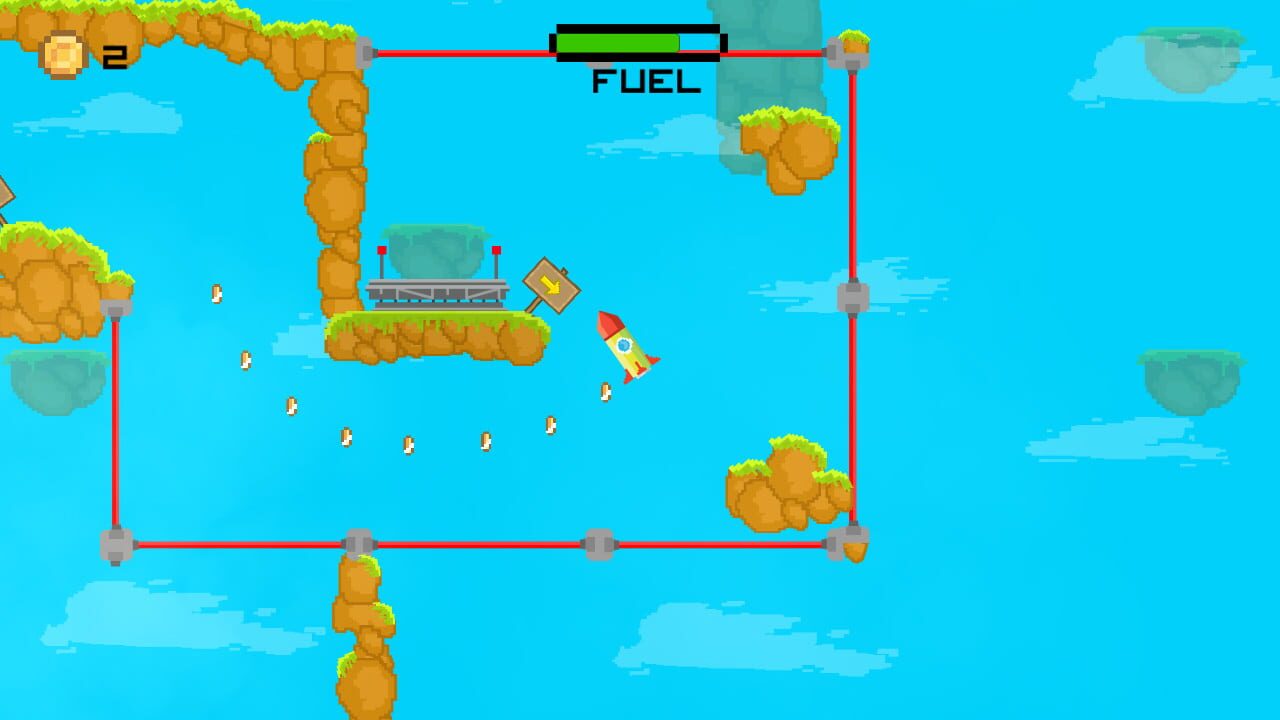Click the leftmost coin of the trail
This screenshot has width=1280, height=720.
pos(218,292)
